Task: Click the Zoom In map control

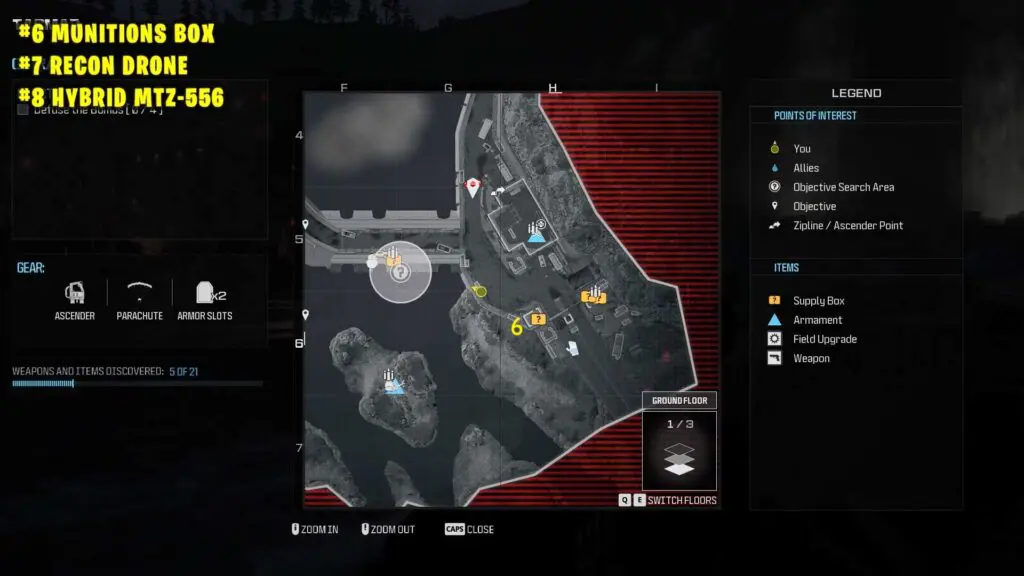Action: click(x=315, y=529)
